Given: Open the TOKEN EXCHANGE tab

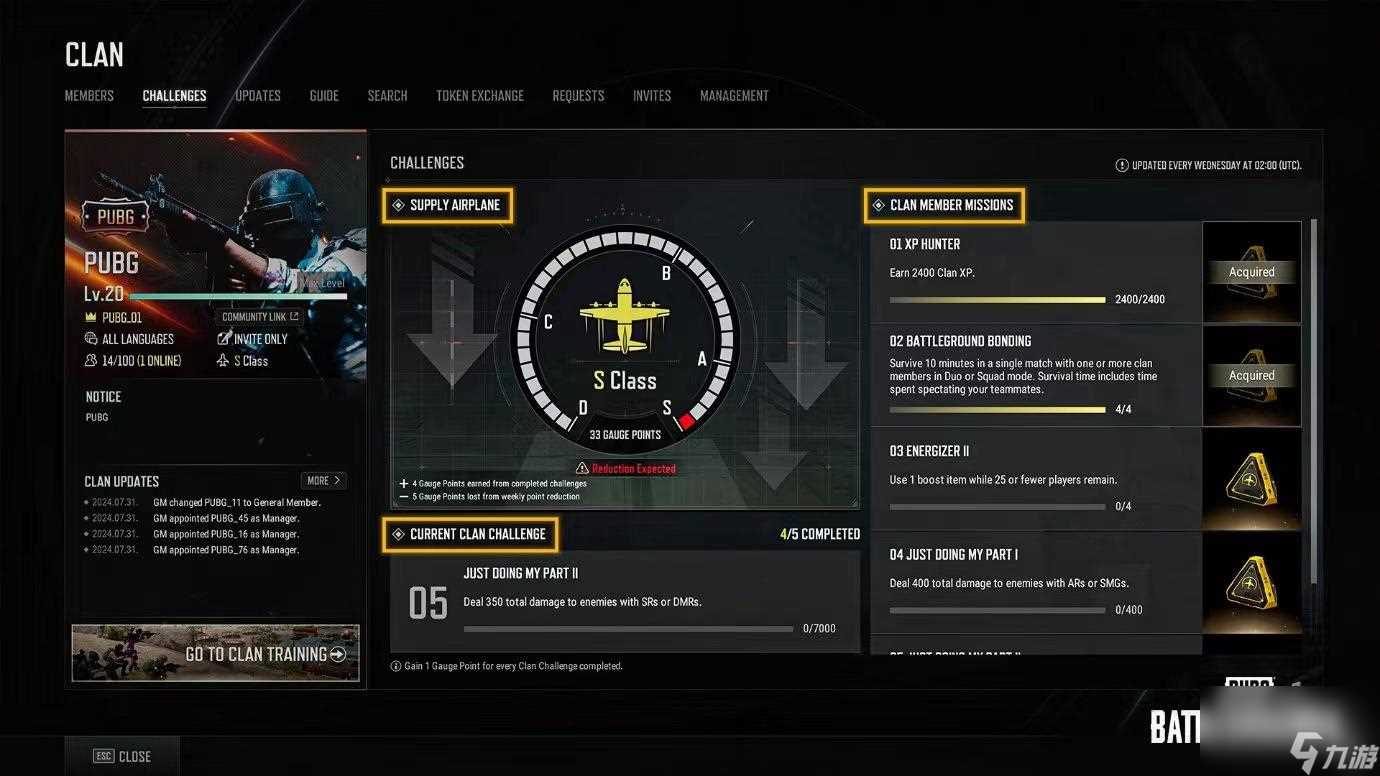Looking at the screenshot, I should tap(479, 95).
